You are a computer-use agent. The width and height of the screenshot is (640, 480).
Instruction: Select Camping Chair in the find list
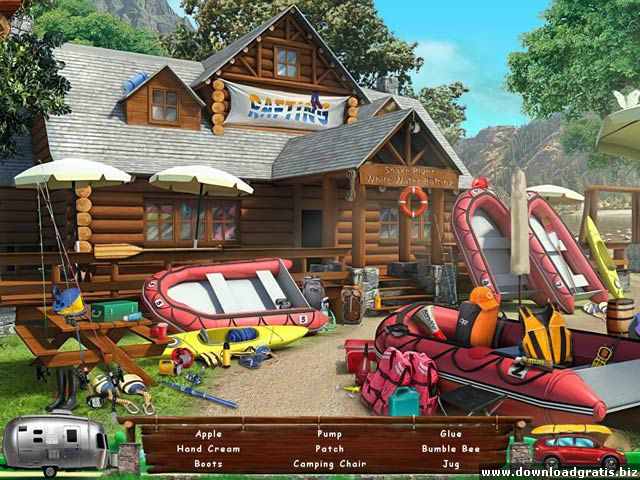tap(329, 464)
